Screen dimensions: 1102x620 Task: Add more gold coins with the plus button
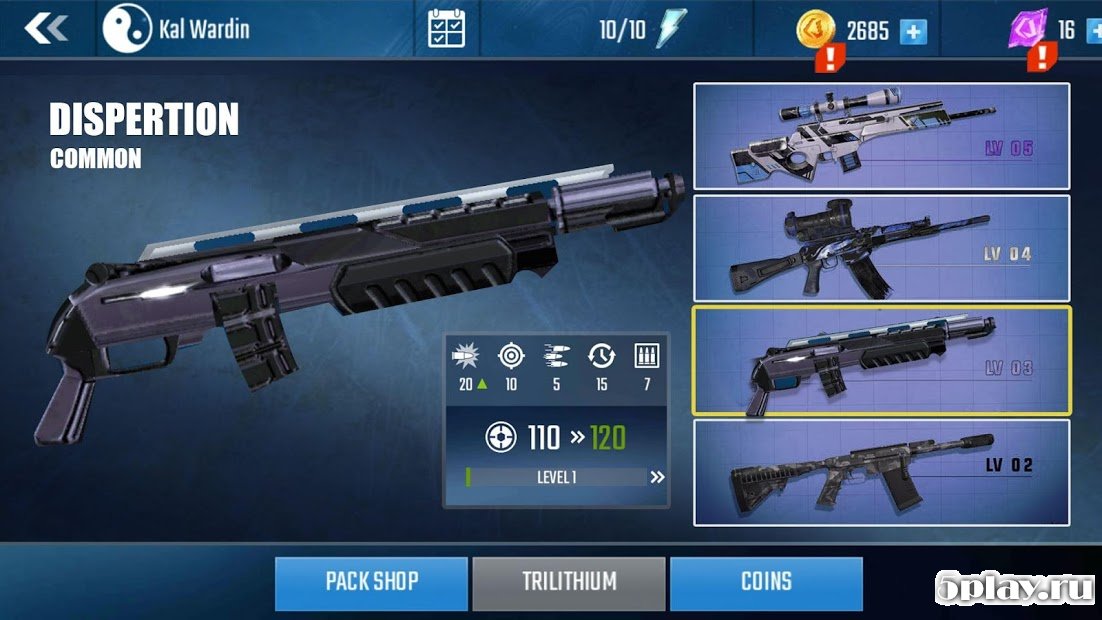(x=913, y=31)
